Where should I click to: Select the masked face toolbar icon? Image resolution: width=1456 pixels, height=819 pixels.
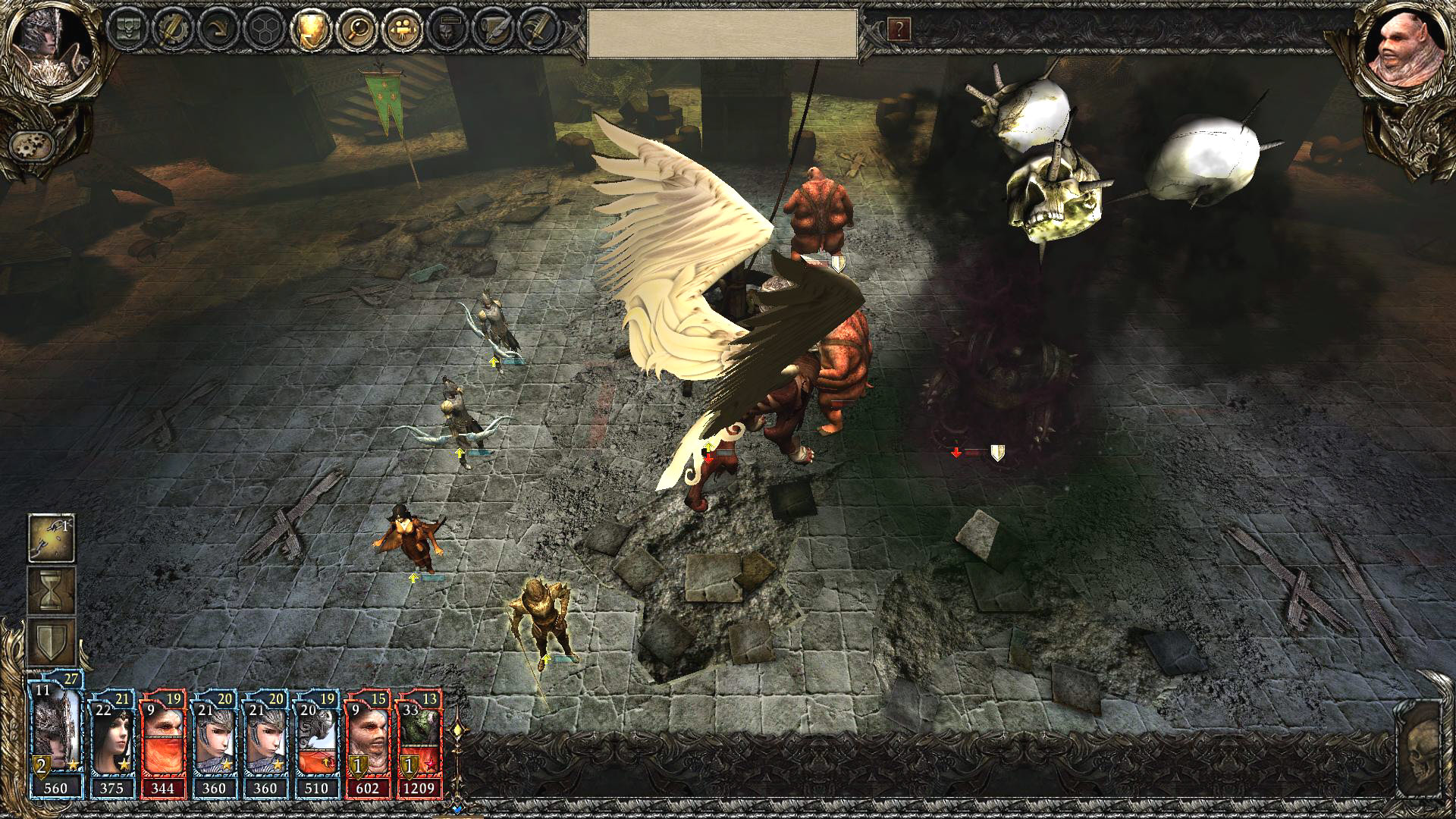(447, 29)
